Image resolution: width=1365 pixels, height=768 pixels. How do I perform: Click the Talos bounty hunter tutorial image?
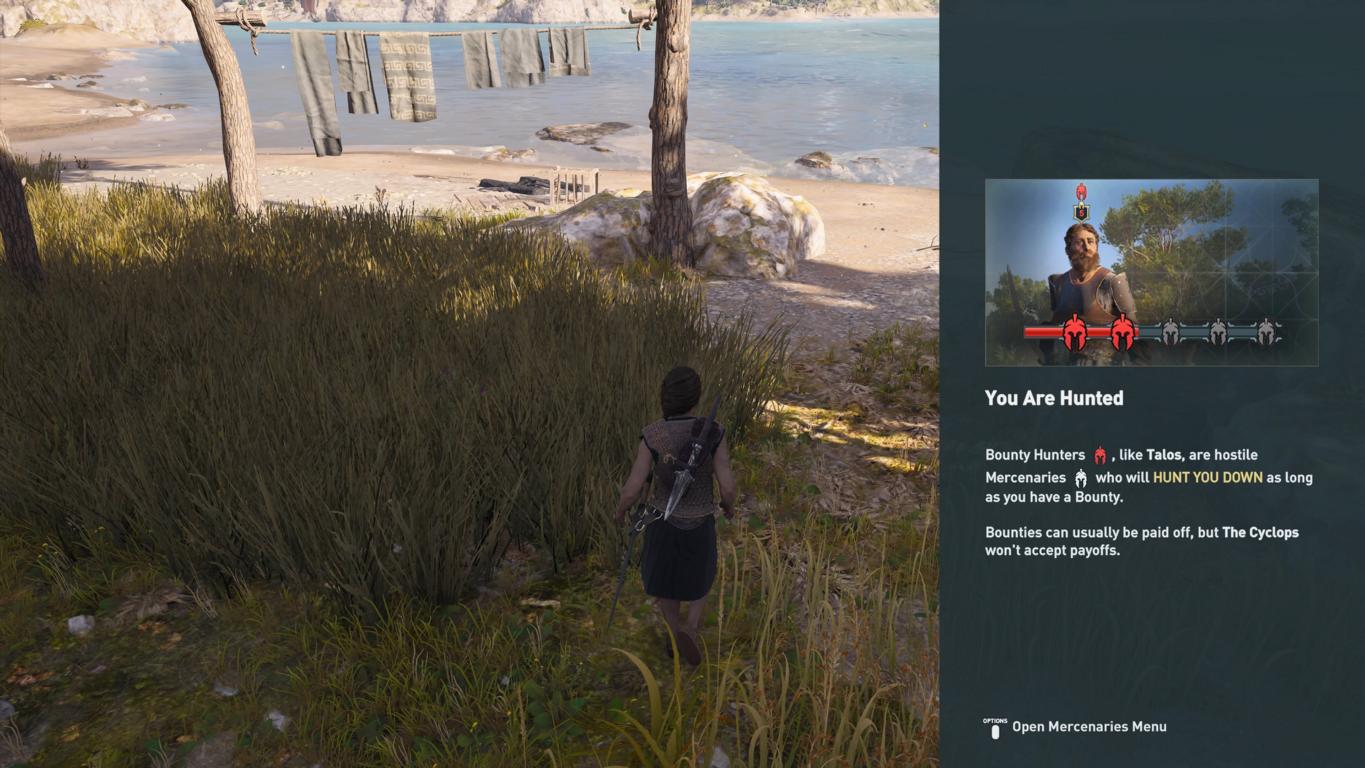point(1151,272)
